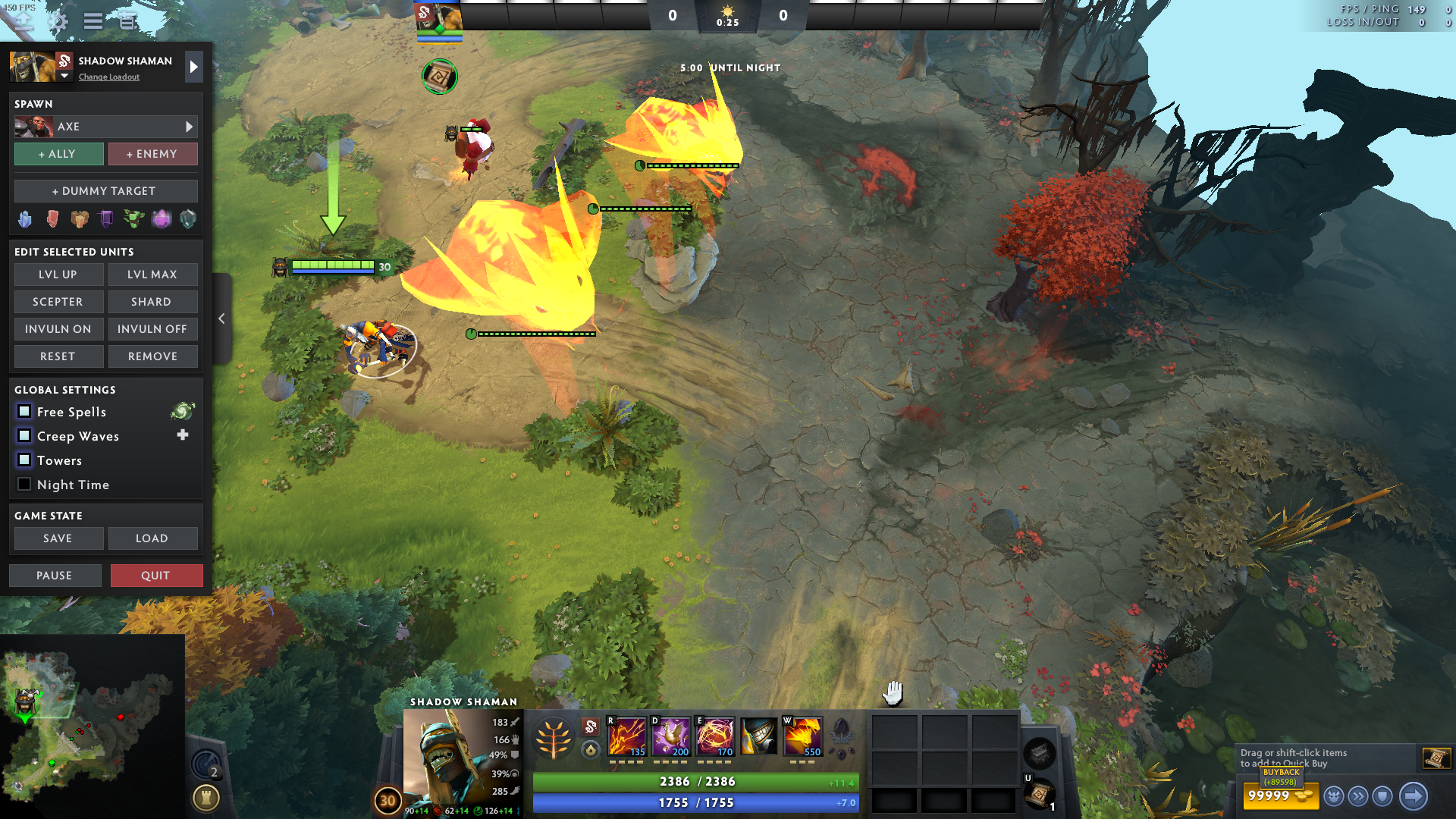The width and height of the screenshot is (1456, 819).
Task: Spawn Axe as an ally
Action: click(59, 154)
